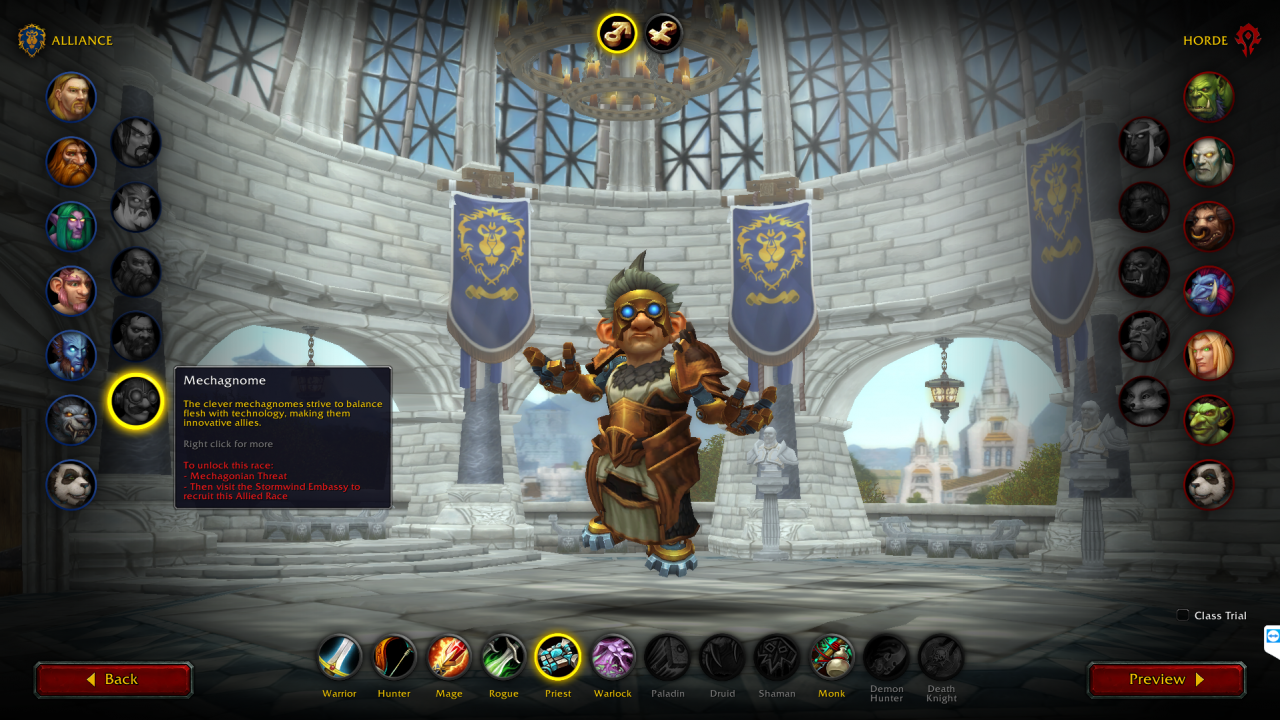Select the Monk class icon
1280x720 pixels.
[831, 656]
